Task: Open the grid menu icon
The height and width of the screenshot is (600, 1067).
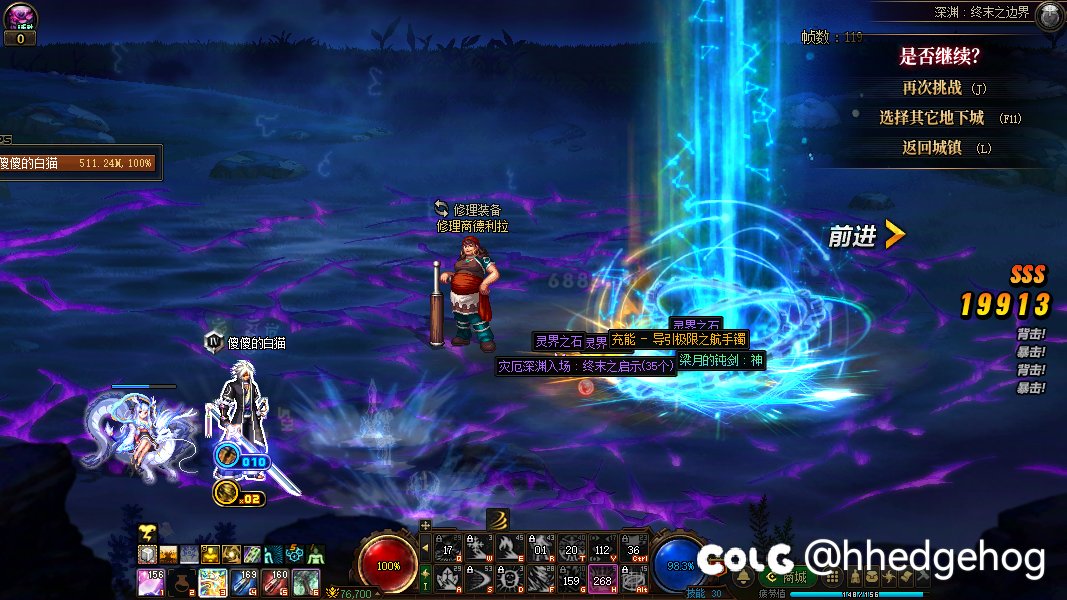Action: coord(831,578)
